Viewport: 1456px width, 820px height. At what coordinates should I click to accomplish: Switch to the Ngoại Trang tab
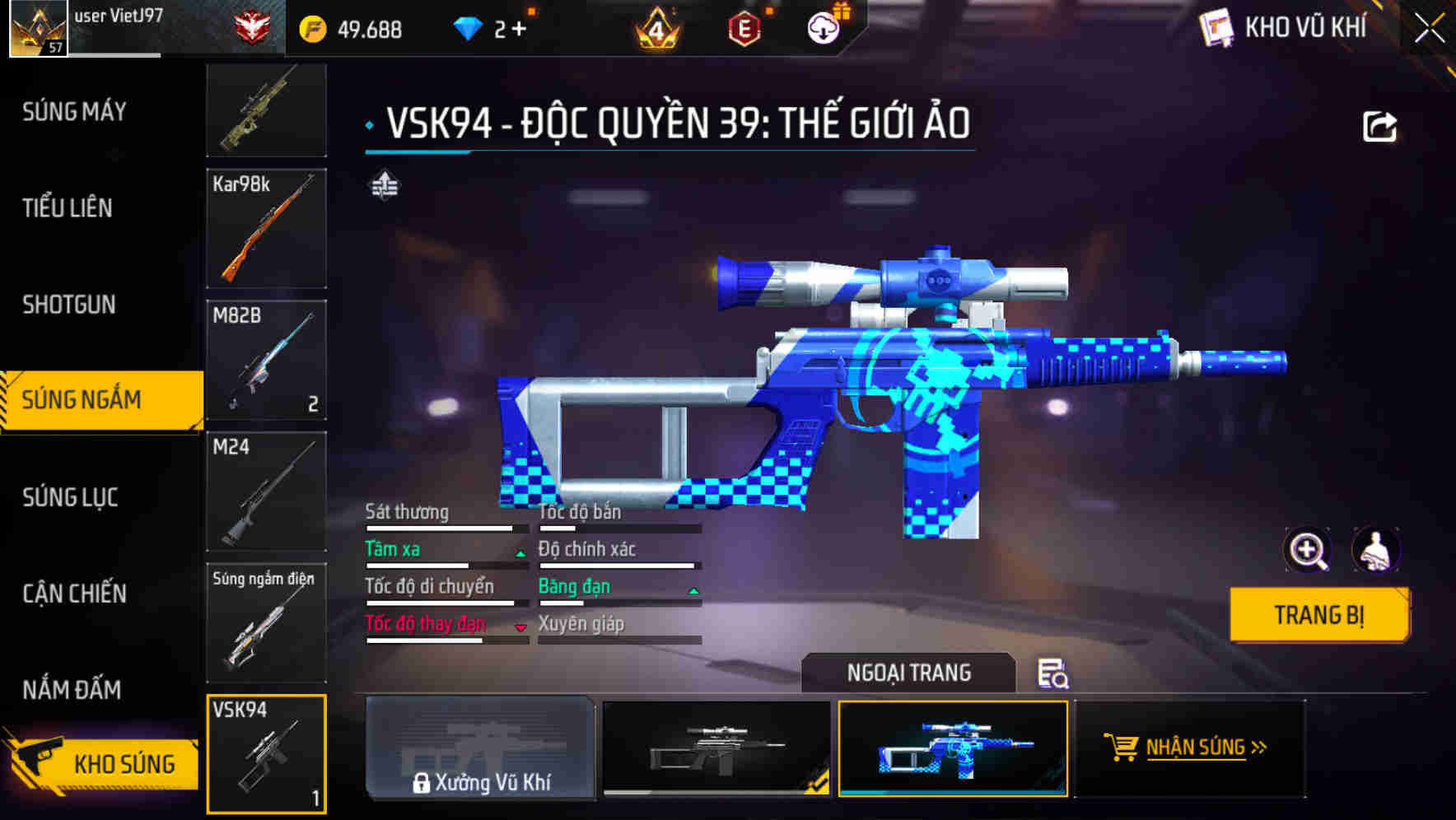click(x=908, y=672)
